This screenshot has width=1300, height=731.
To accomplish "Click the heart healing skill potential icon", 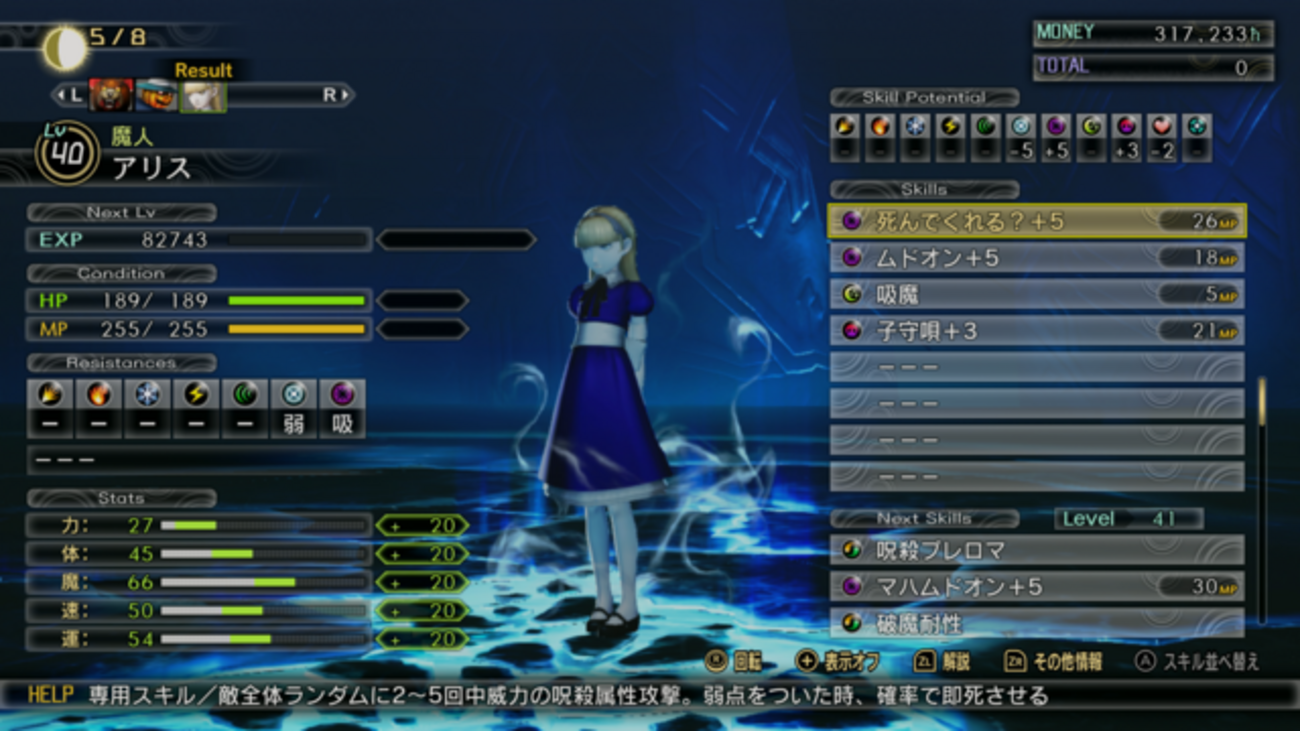I will pyautogui.click(x=1162, y=127).
